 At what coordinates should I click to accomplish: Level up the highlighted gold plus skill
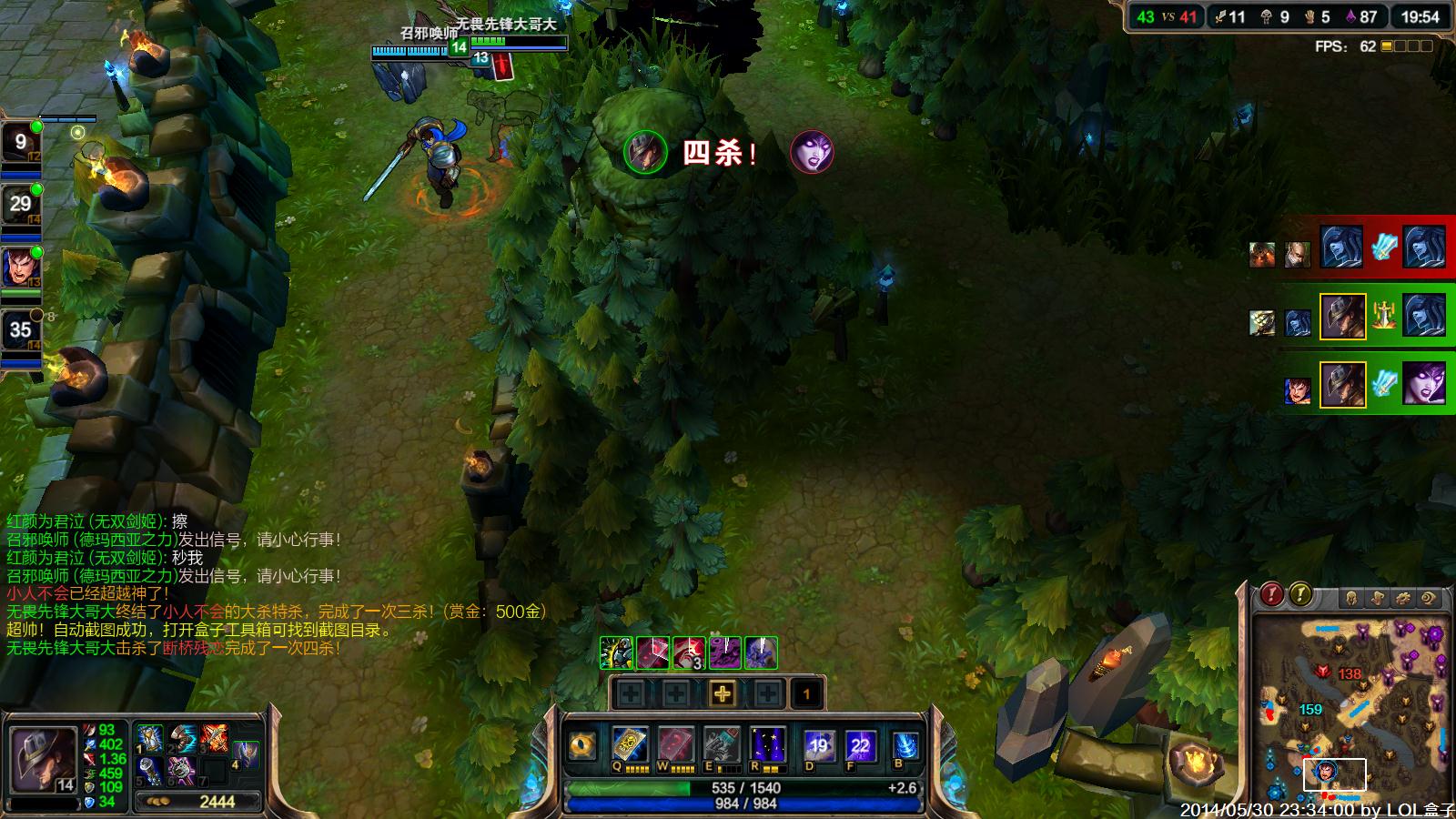point(722,694)
